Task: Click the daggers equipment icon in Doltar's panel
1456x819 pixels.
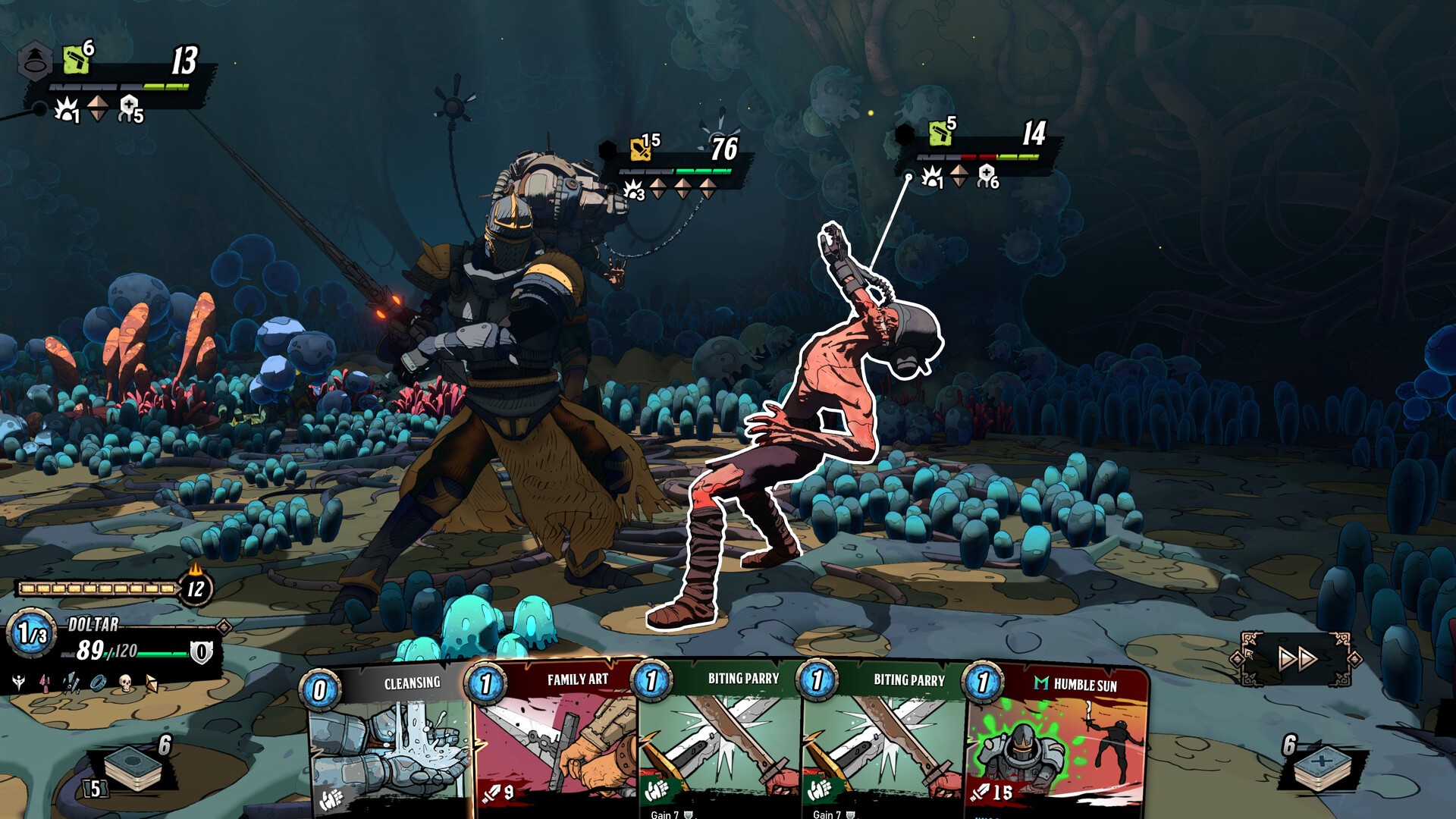Action: 71,682
